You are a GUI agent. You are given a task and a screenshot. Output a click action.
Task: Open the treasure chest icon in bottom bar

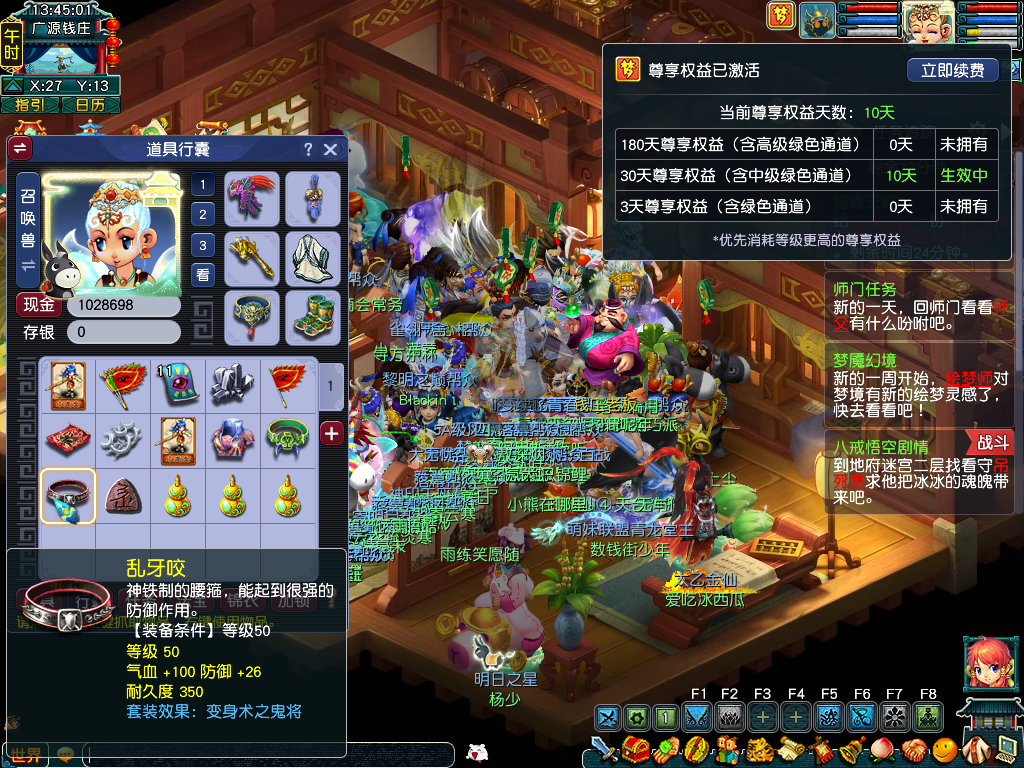point(634,749)
